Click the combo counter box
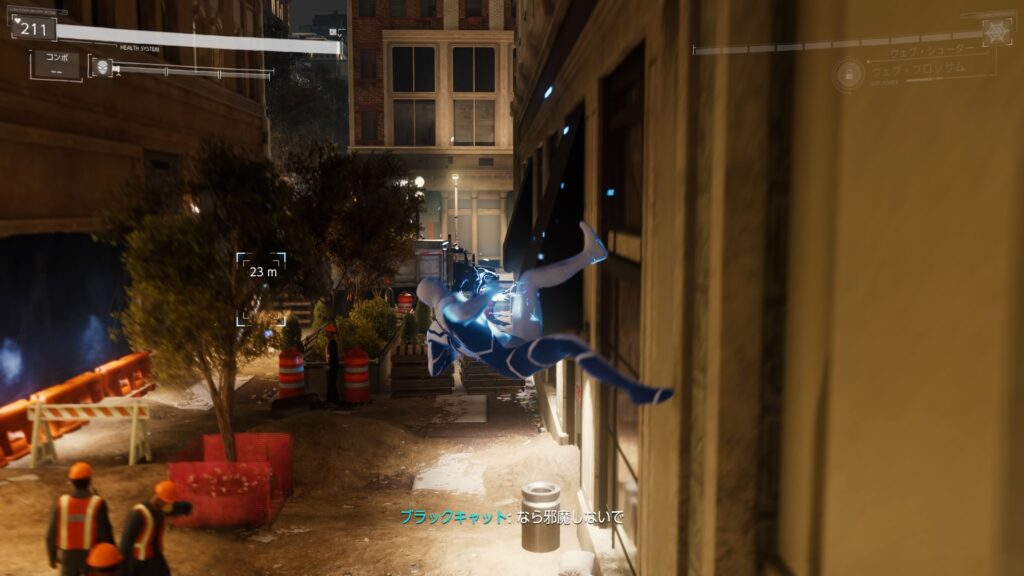The width and height of the screenshot is (1024, 576). pyautogui.click(x=56, y=64)
